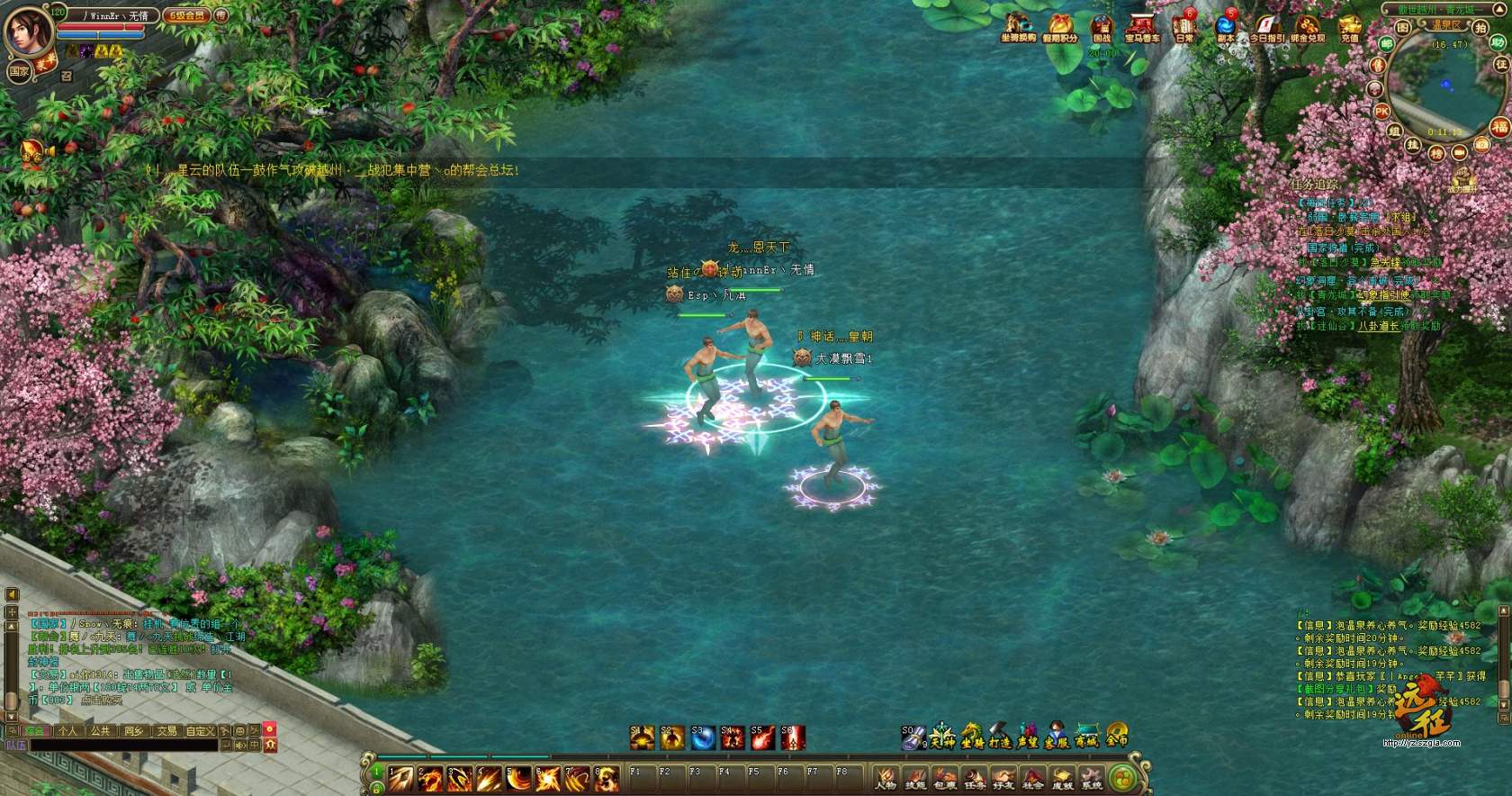1512x796 pixels.
Task: Open the 人物 character panel
Action: point(886,778)
